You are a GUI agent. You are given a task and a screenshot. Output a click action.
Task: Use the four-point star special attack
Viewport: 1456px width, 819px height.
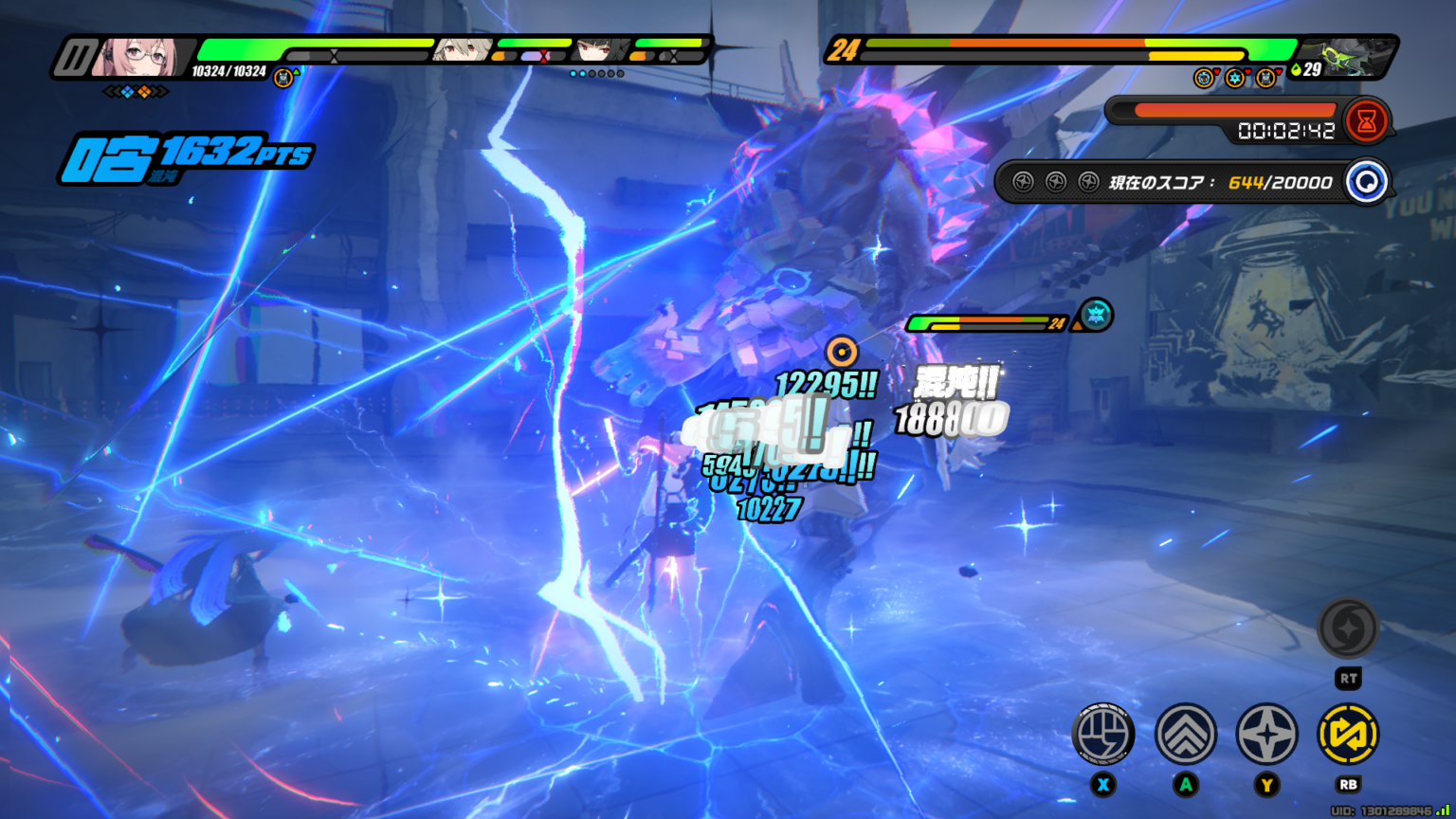pyautogui.click(x=1267, y=734)
